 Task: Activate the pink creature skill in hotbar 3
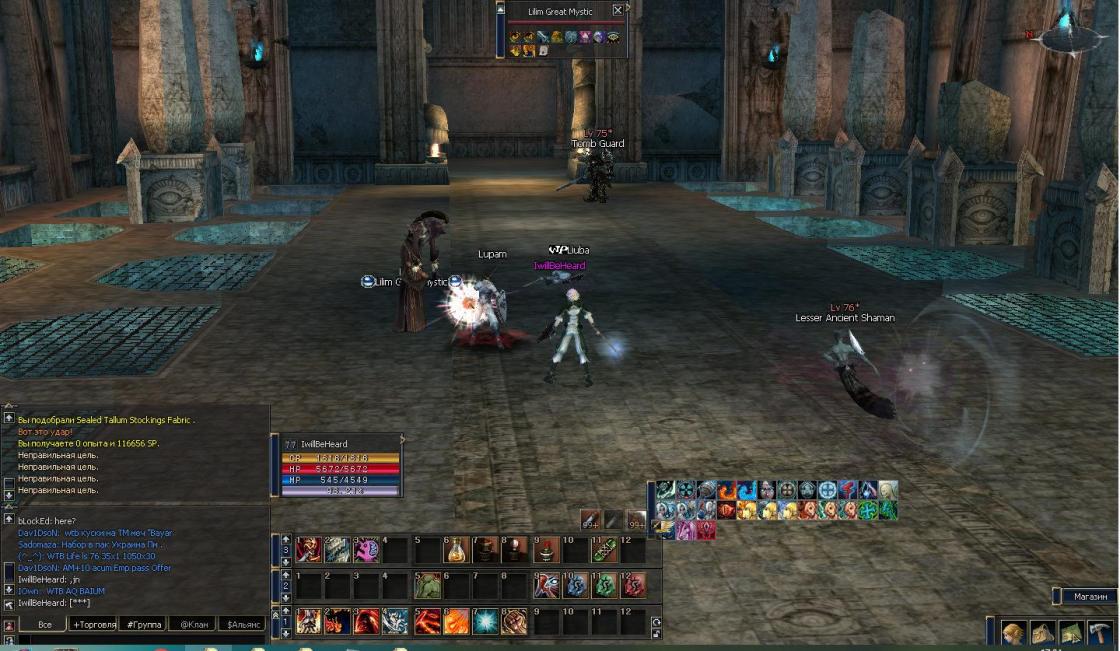[367, 550]
